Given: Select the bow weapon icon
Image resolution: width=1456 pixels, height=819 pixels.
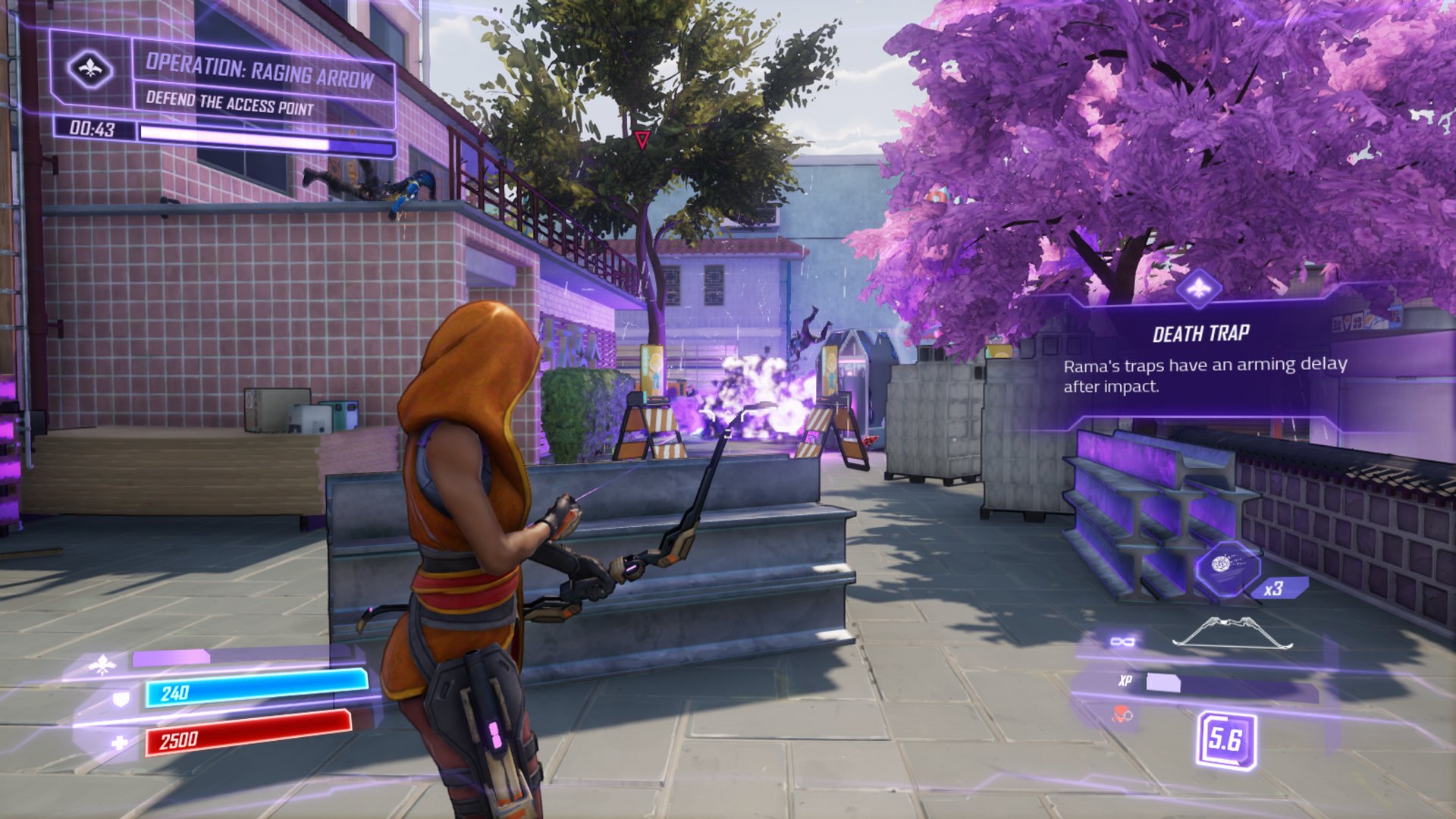Looking at the screenshot, I should pos(1232,633).
